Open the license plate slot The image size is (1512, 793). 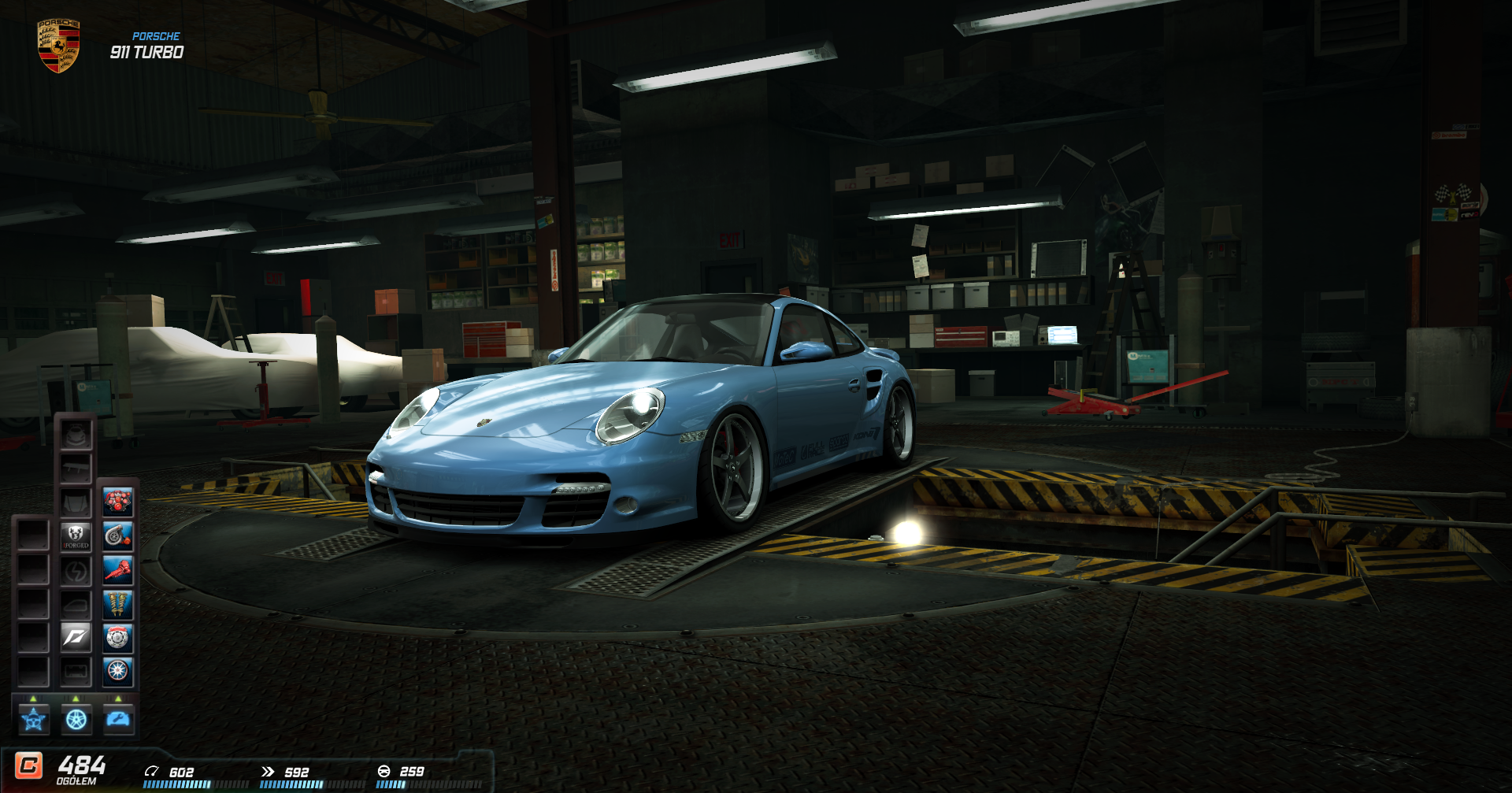pos(76,671)
